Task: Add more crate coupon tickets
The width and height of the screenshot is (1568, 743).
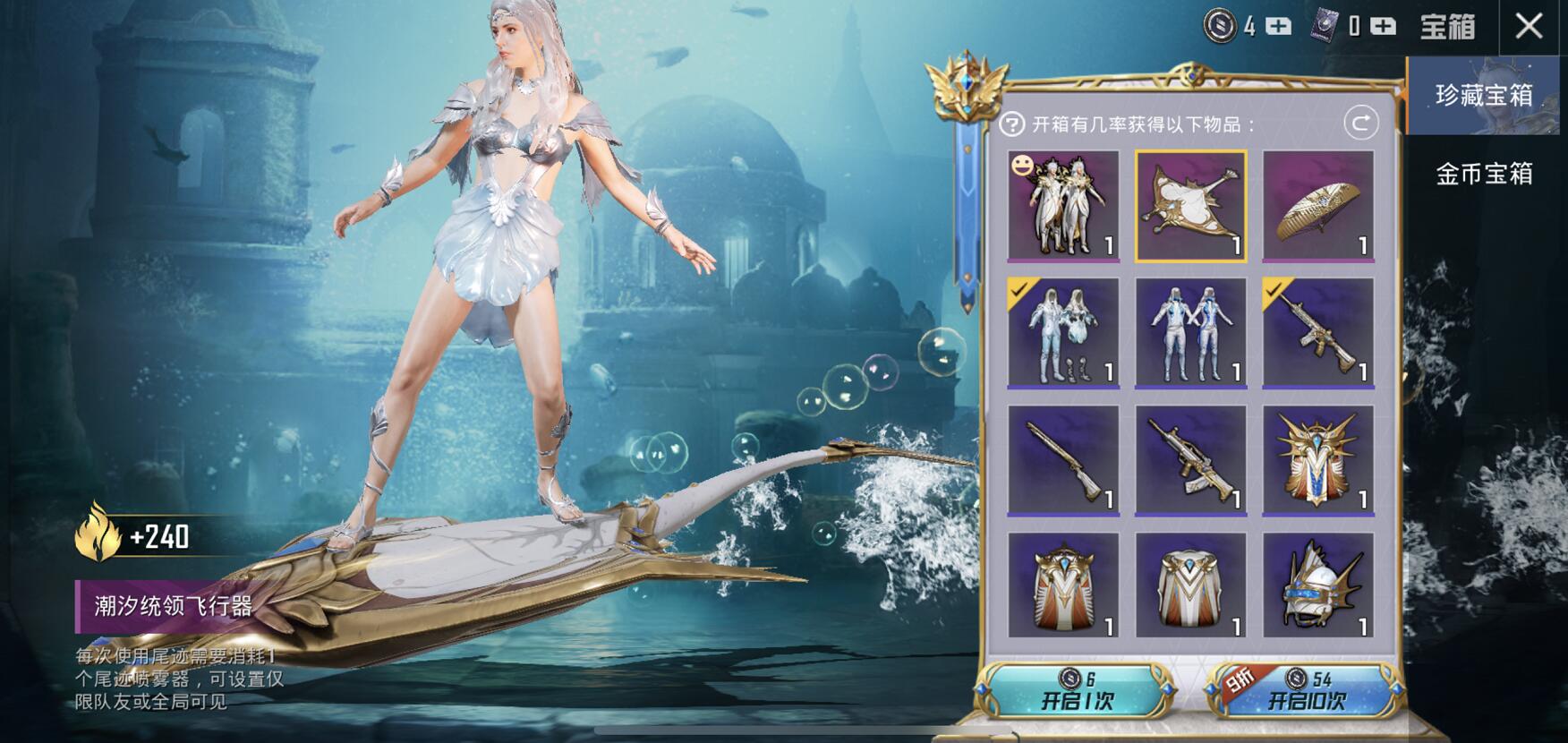Action: coord(1383,27)
